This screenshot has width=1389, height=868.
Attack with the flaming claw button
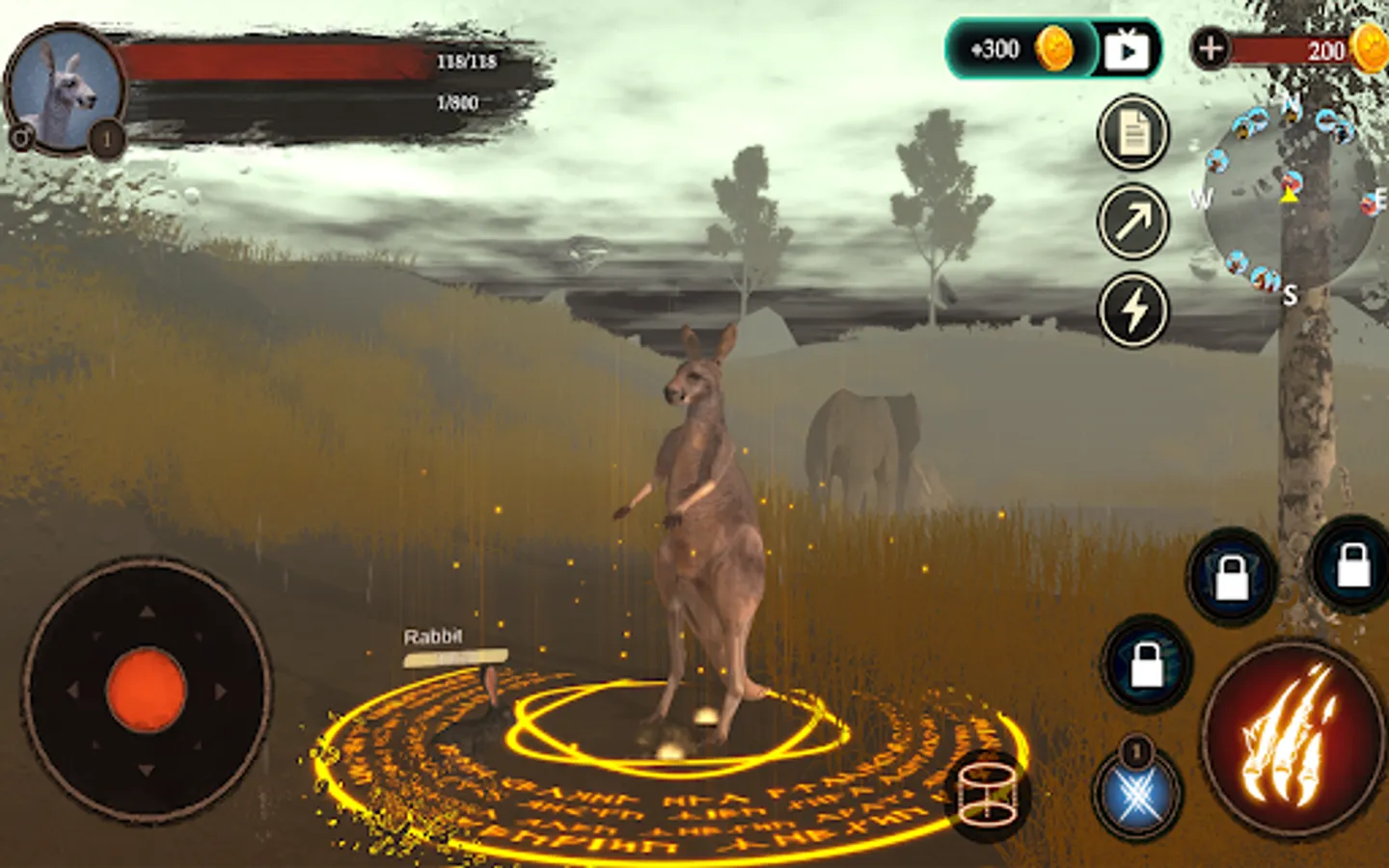(x=1294, y=738)
